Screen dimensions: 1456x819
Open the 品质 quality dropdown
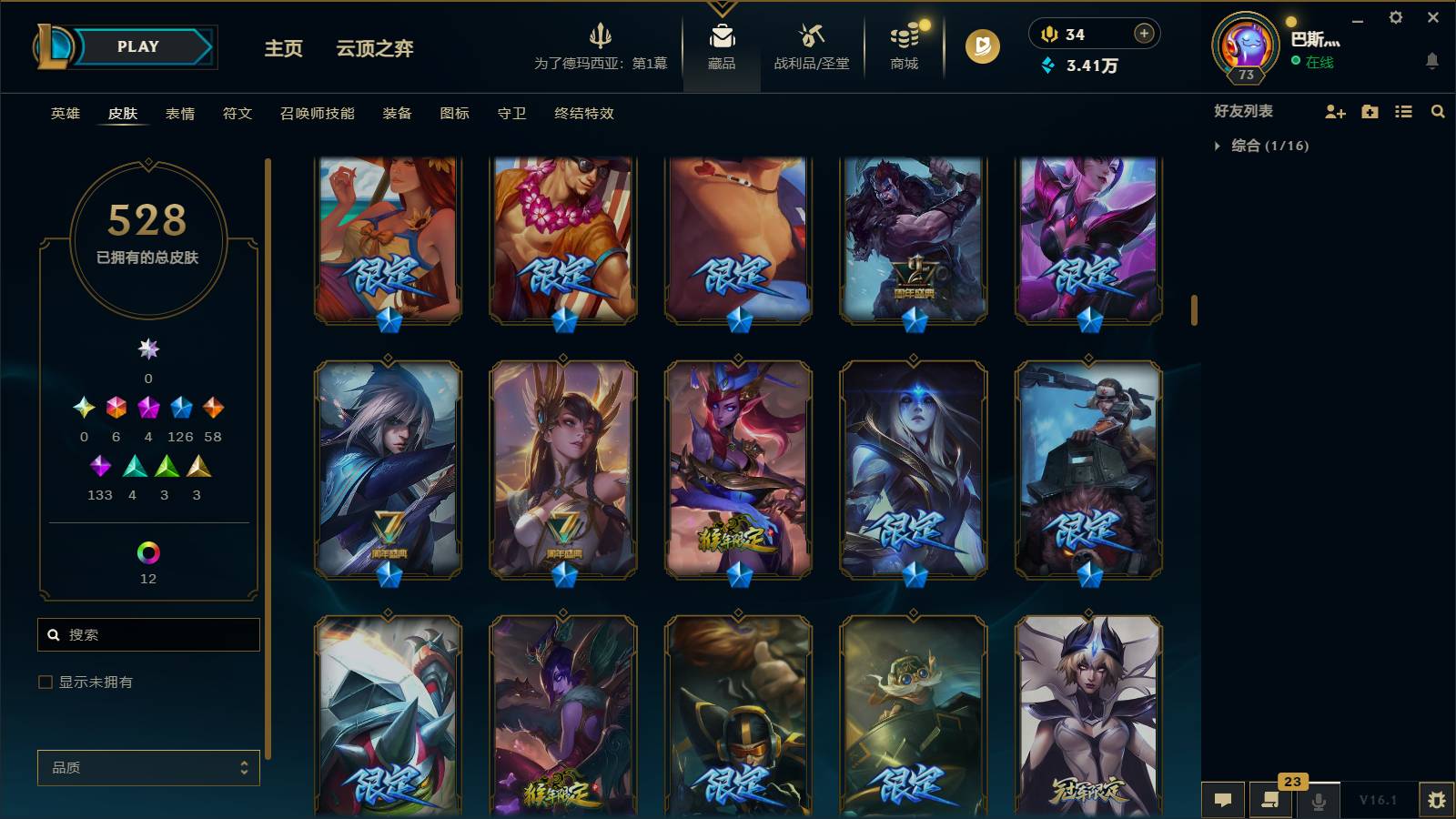coord(148,767)
